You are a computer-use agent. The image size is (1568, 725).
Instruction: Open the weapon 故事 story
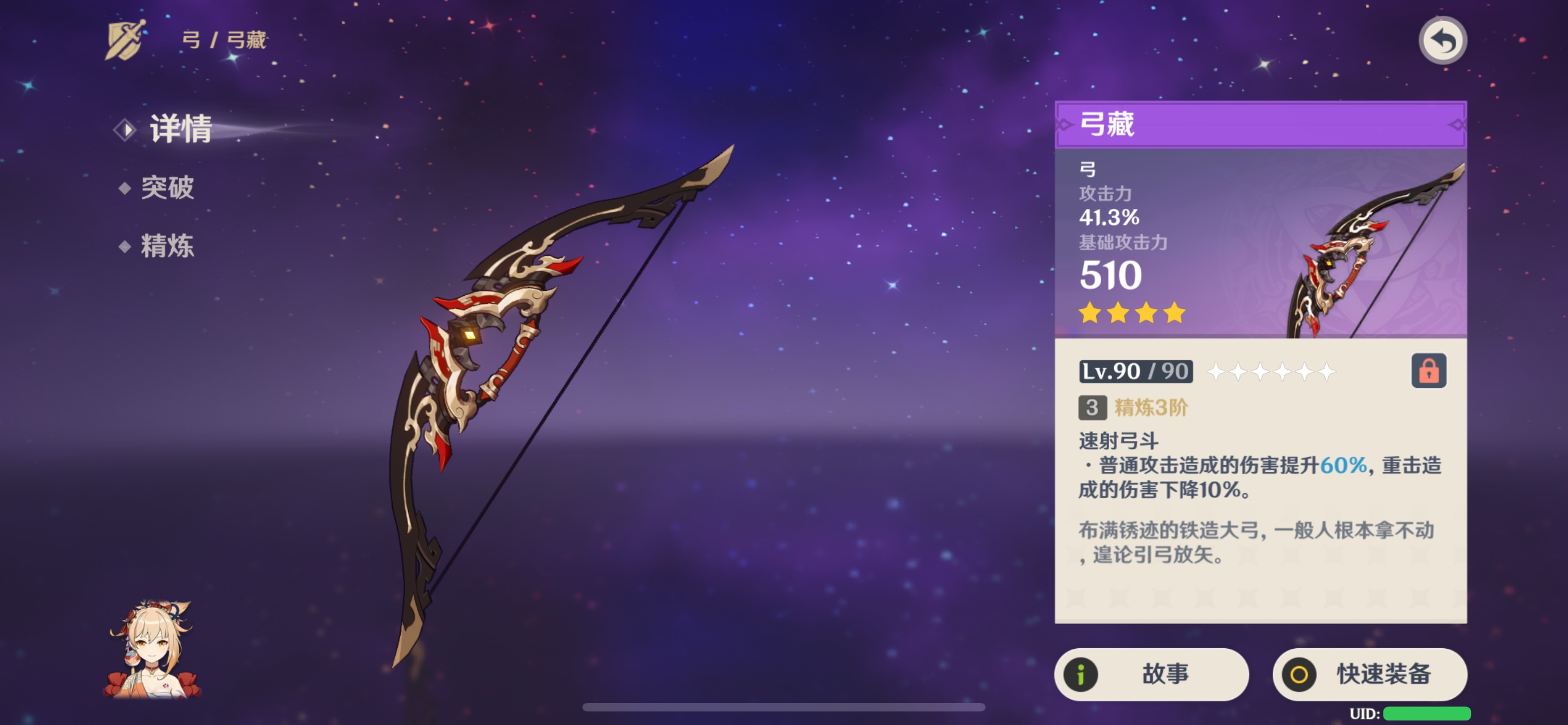tap(1151, 673)
